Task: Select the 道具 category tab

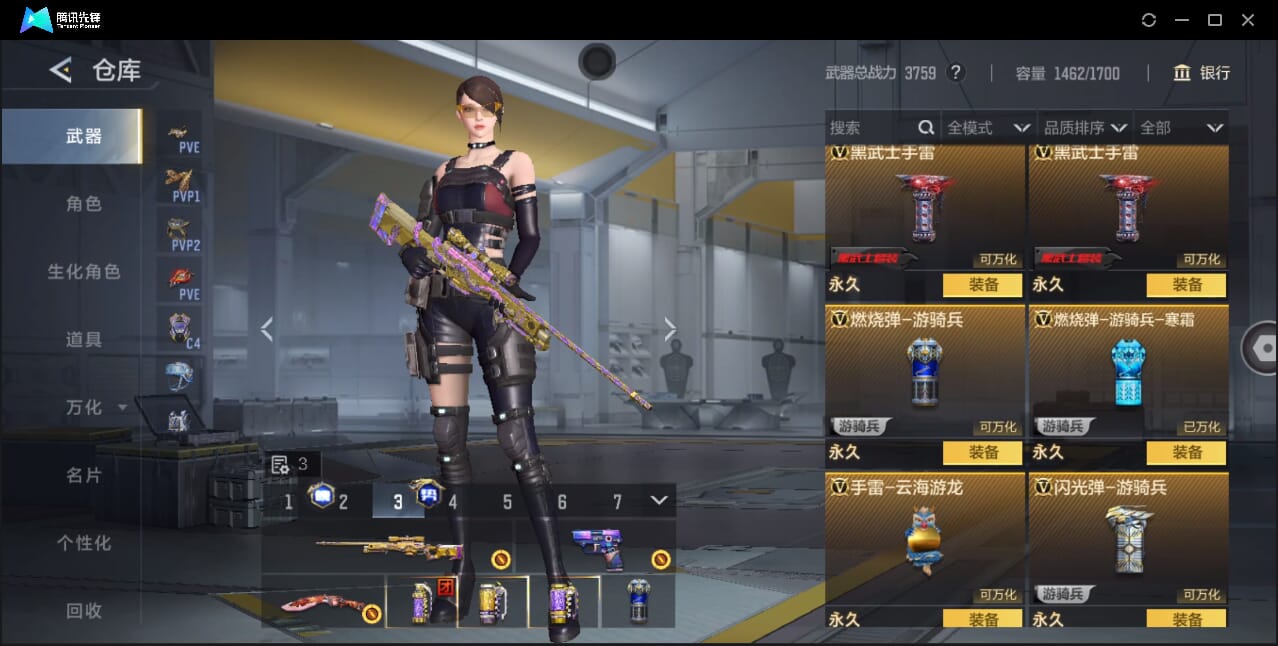Action: pyautogui.click(x=84, y=340)
